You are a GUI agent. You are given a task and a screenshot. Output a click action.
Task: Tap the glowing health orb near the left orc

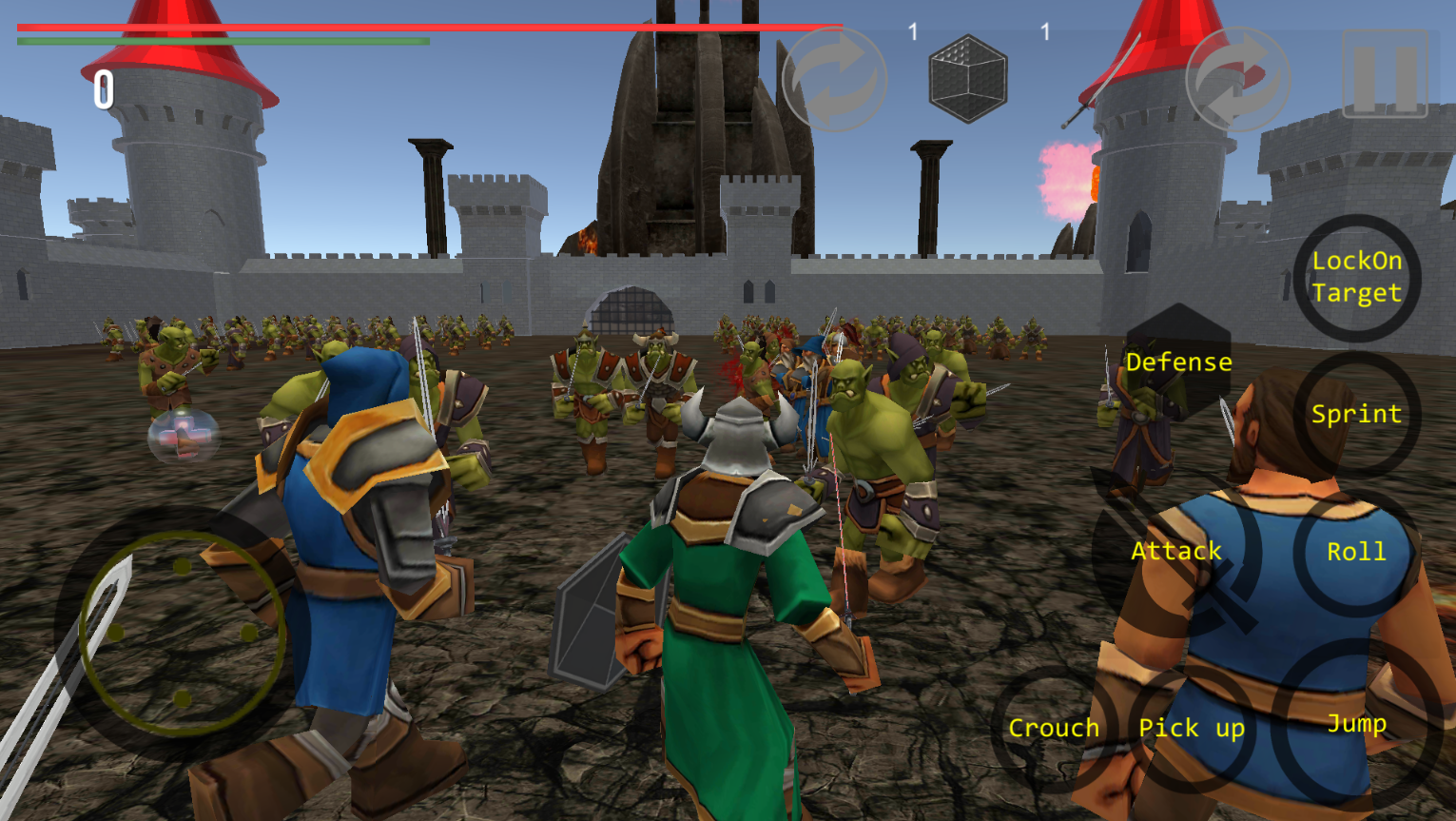pyautogui.click(x=183, y=438)
